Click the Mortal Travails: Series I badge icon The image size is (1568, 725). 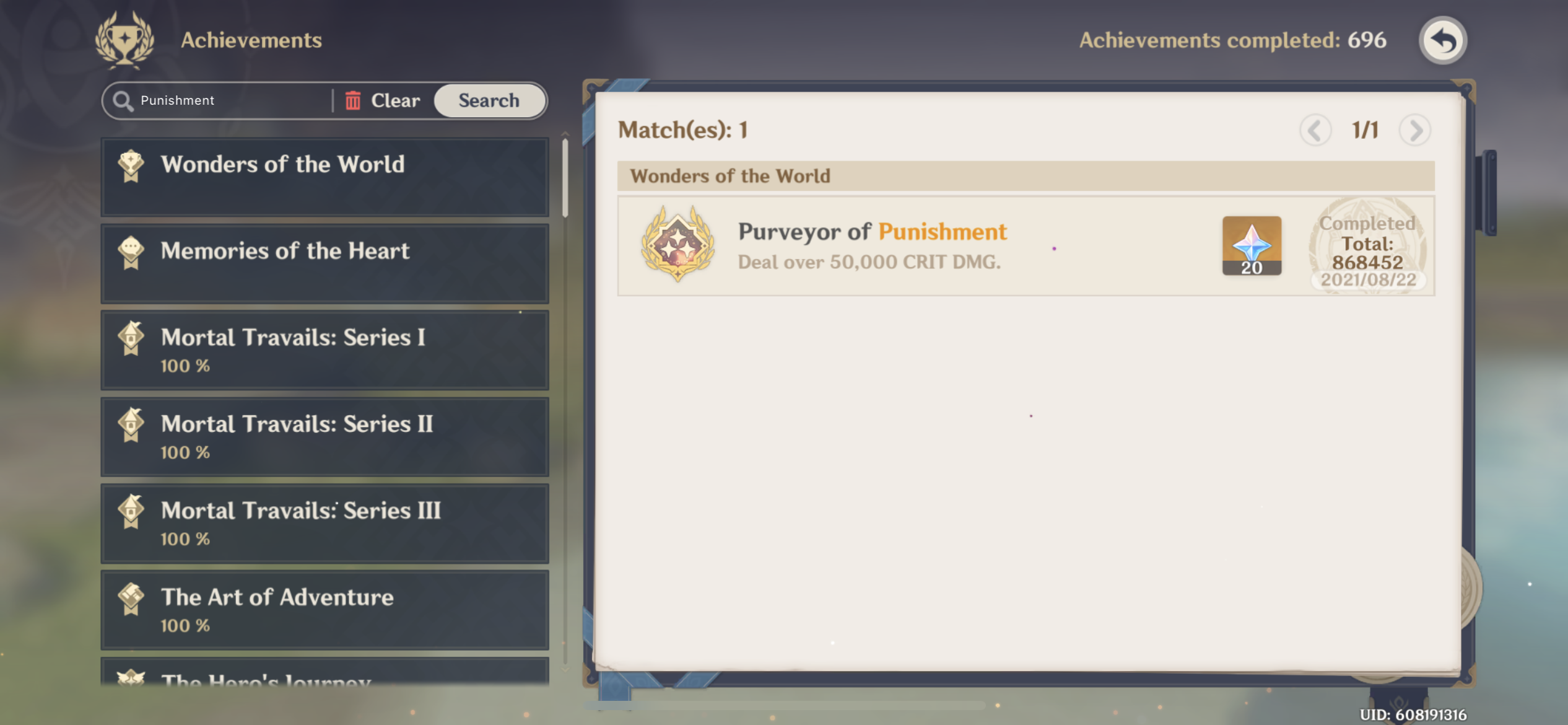pyautogui.click(x=131, y=338)
